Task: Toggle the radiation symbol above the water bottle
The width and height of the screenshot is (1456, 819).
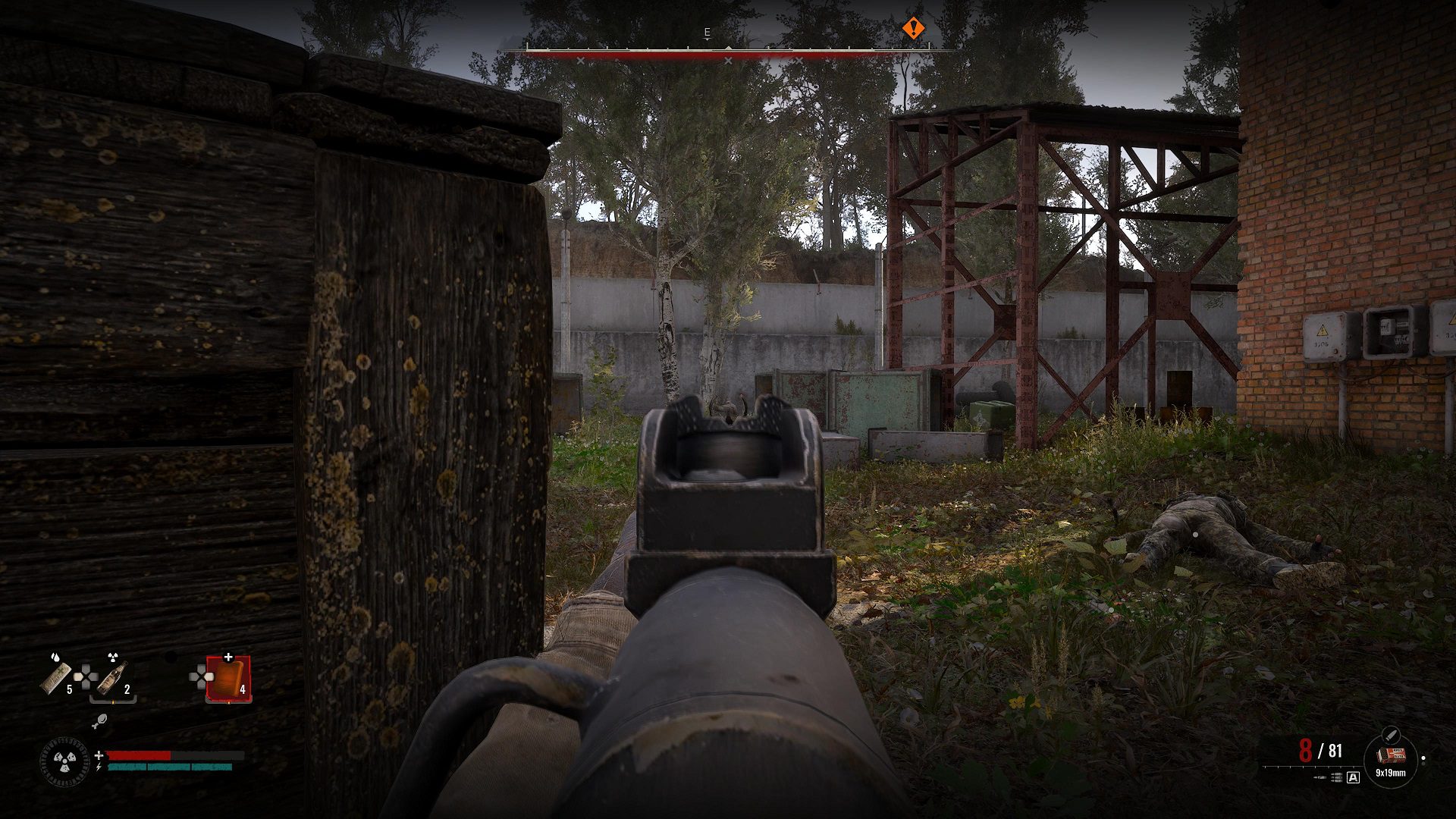Action: [x=113, y=656]
